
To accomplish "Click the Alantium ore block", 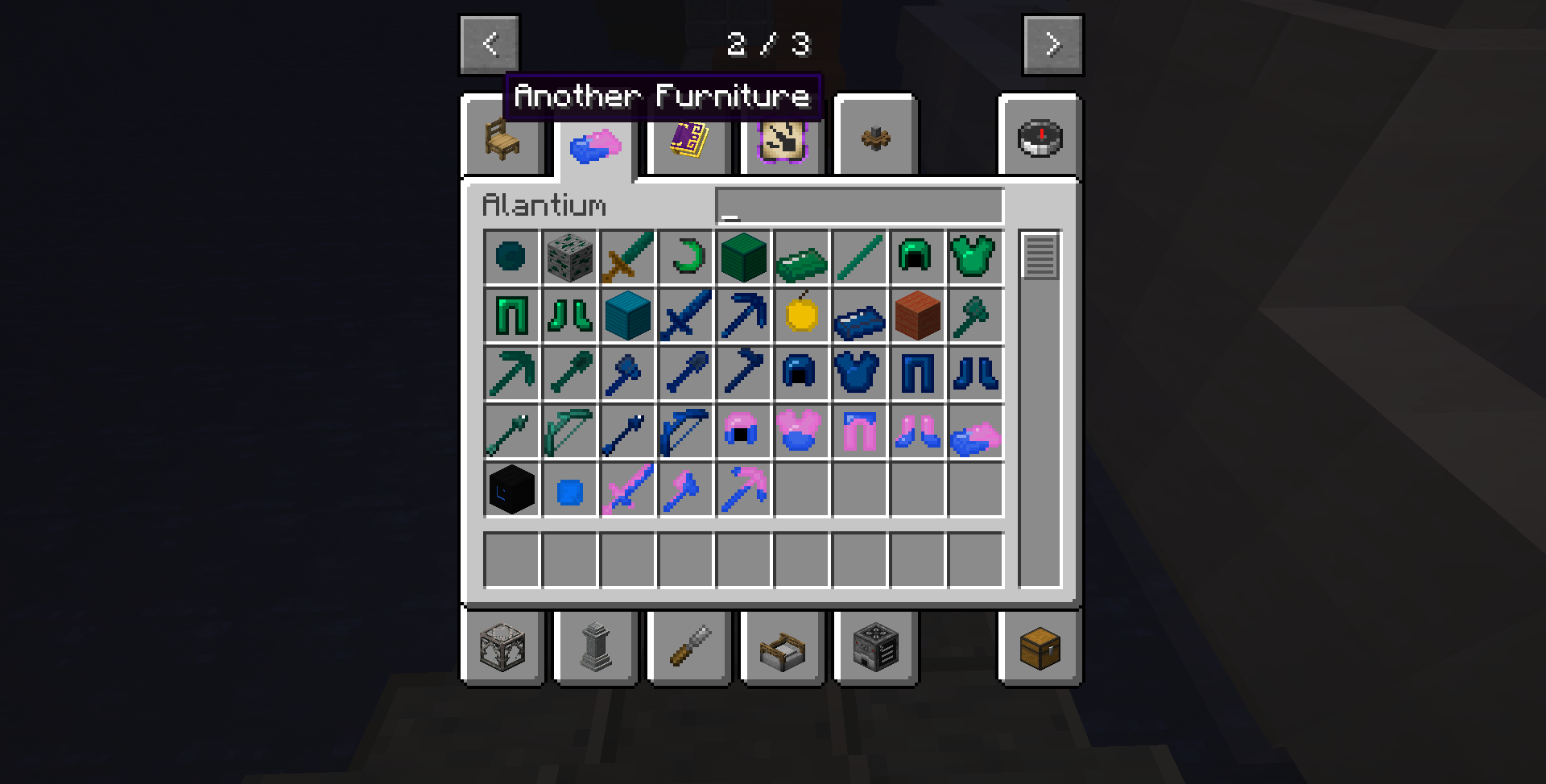I will (569, 258).
